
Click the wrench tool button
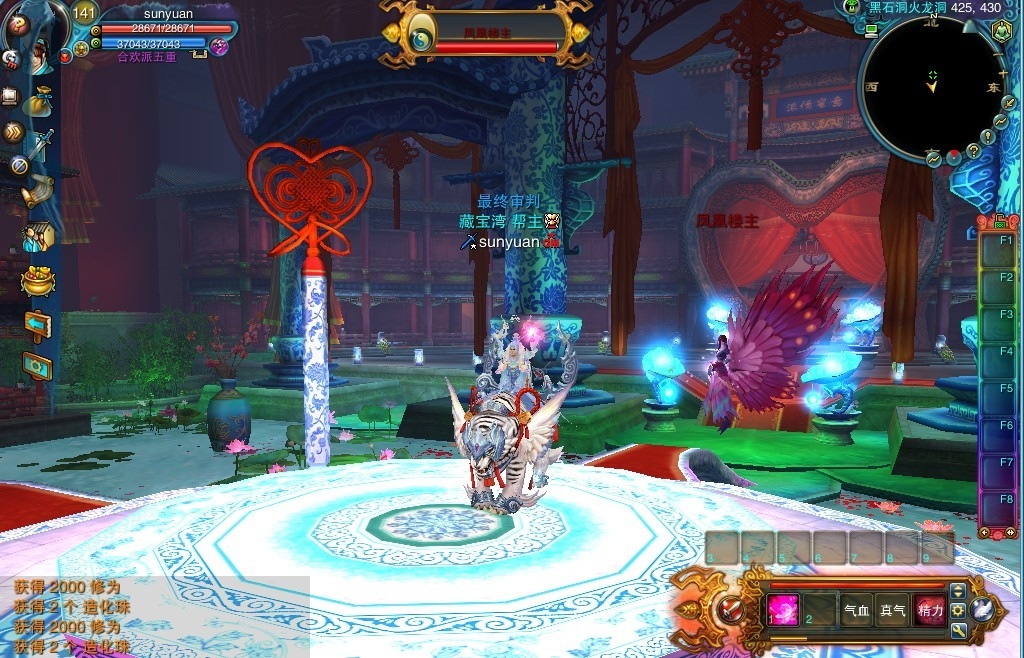[x=958, y=630]
